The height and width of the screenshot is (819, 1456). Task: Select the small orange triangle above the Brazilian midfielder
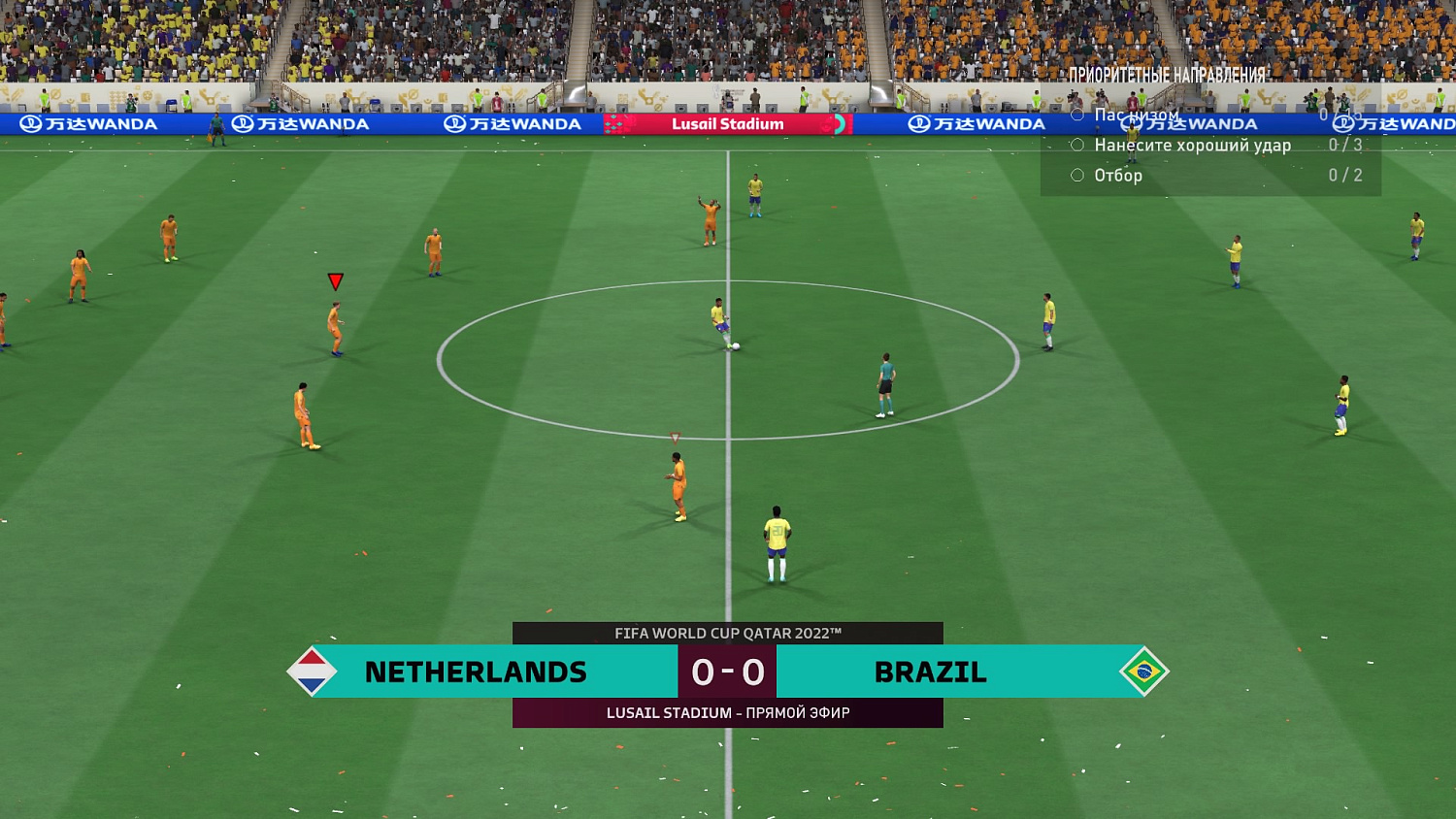[x=673, y=437]
